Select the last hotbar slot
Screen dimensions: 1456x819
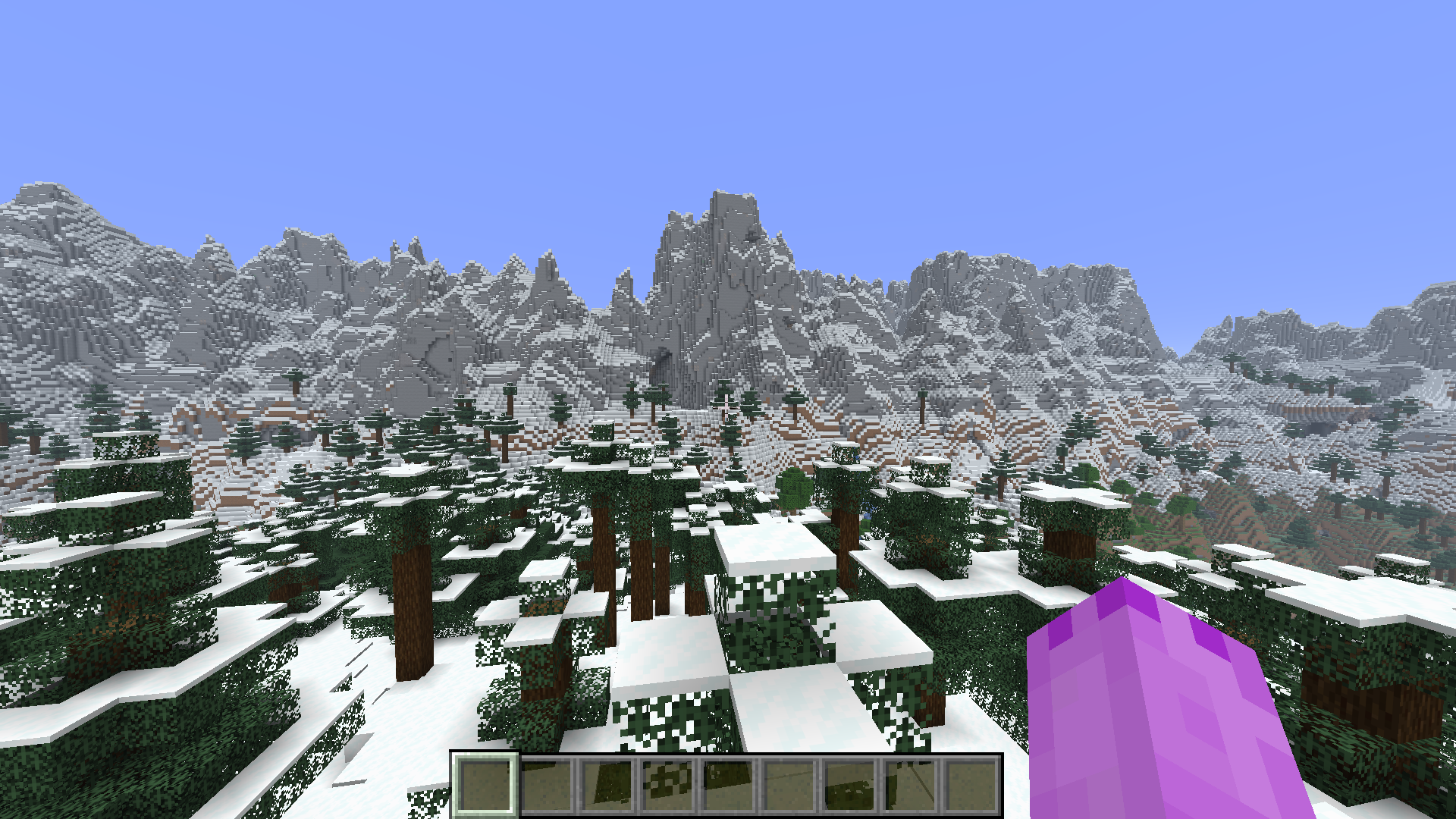pos(971,783)
